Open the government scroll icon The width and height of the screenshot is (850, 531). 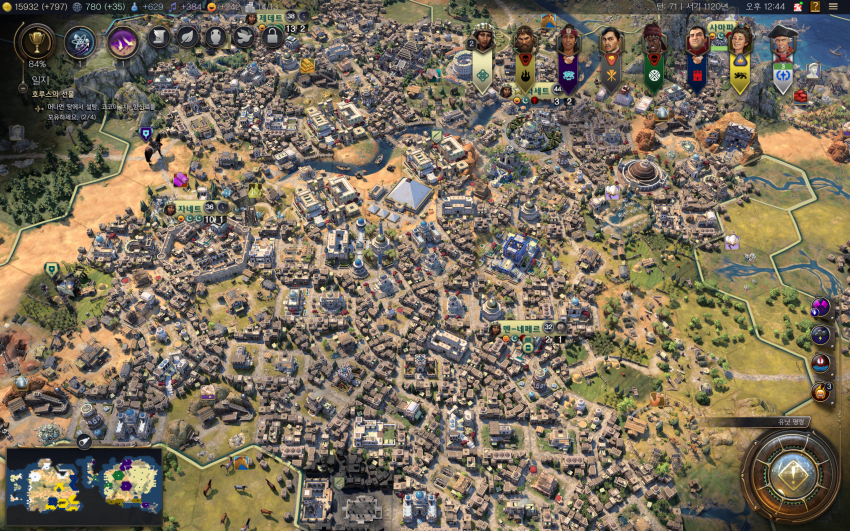[160, 37]
